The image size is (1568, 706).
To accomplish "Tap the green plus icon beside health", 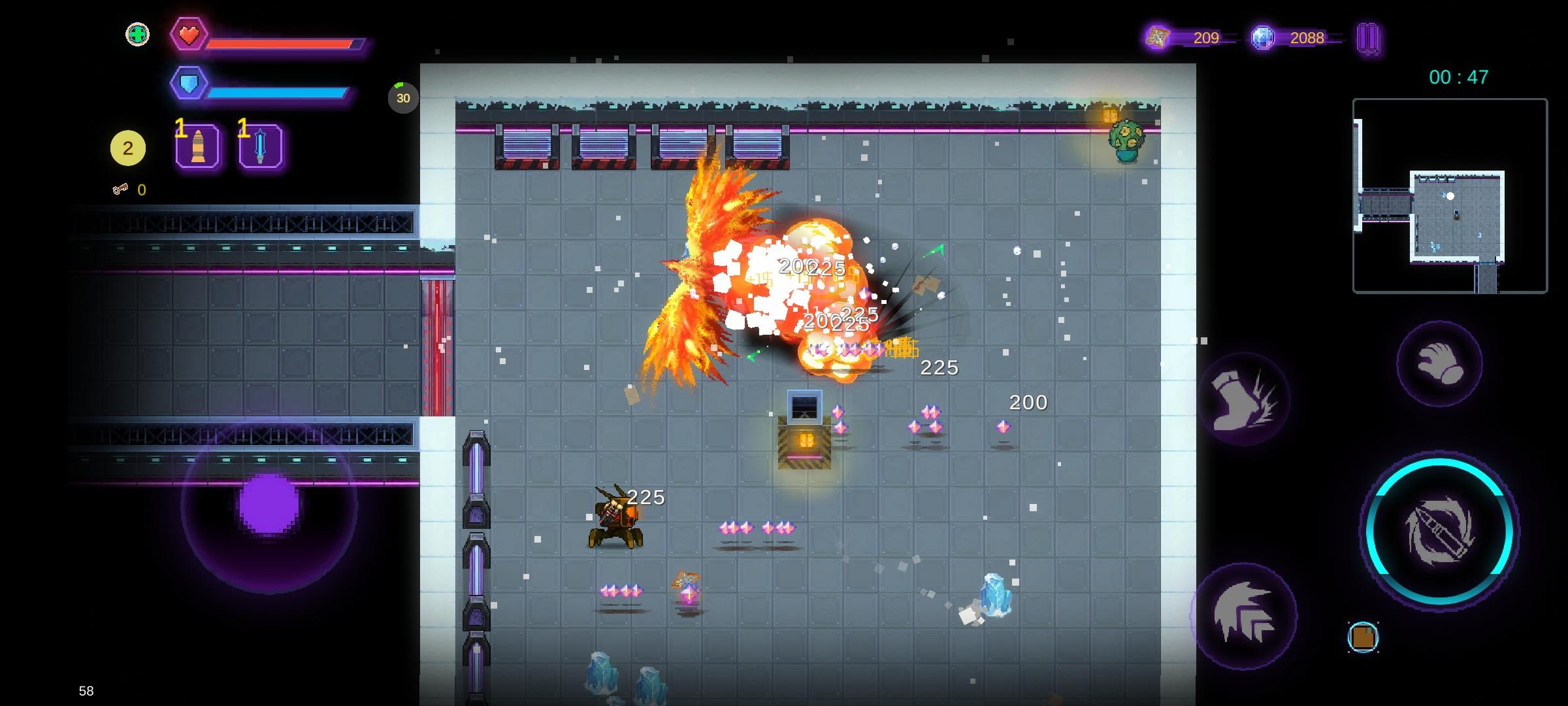I will point(137,35).
